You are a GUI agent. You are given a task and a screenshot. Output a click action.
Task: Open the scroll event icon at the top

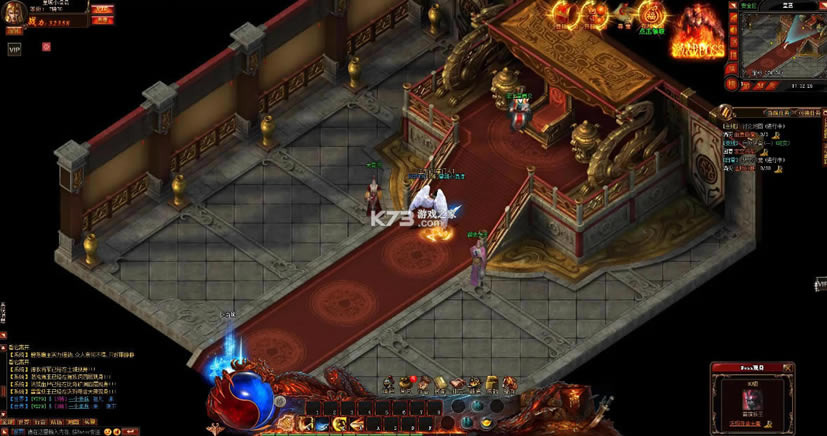624,14
